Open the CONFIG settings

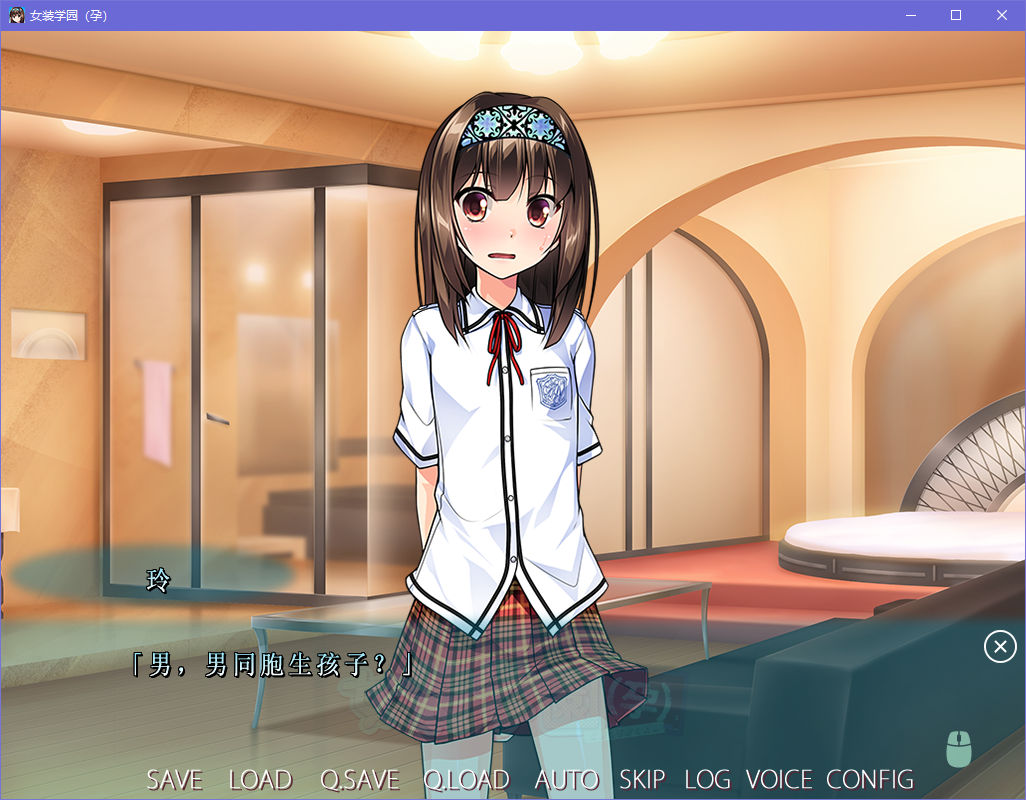(x=870, y=779)
